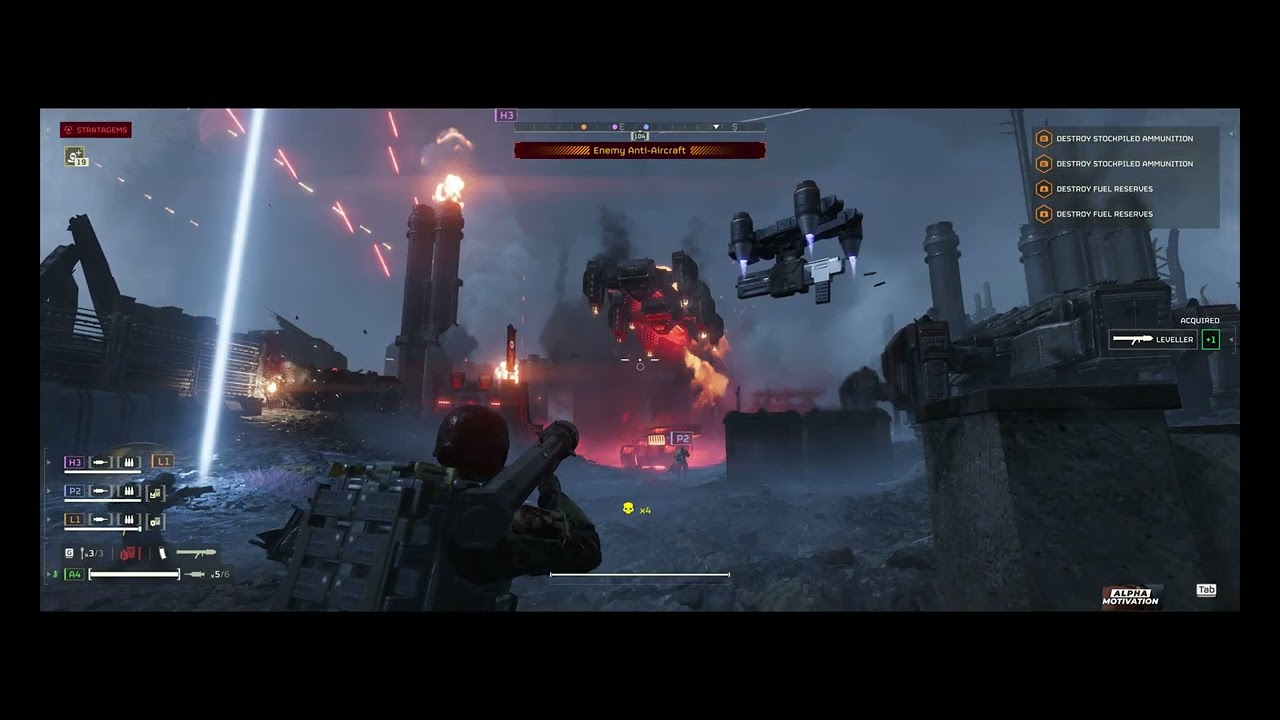Click the Enemy Anti-Aircraft warning banner

[x=640, y=151]
